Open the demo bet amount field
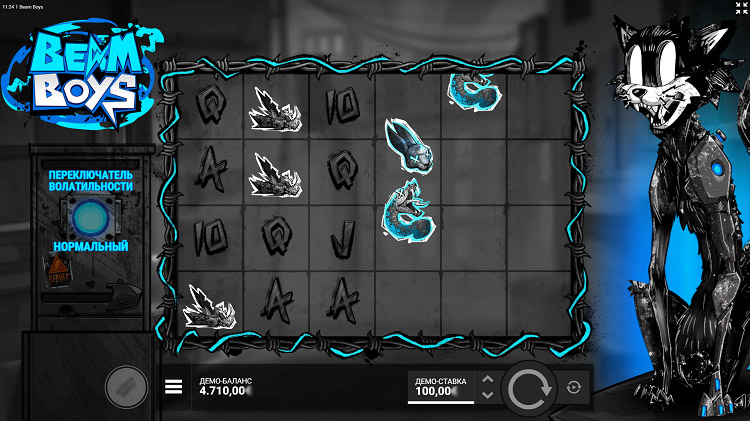 click(x=438, y=388)
